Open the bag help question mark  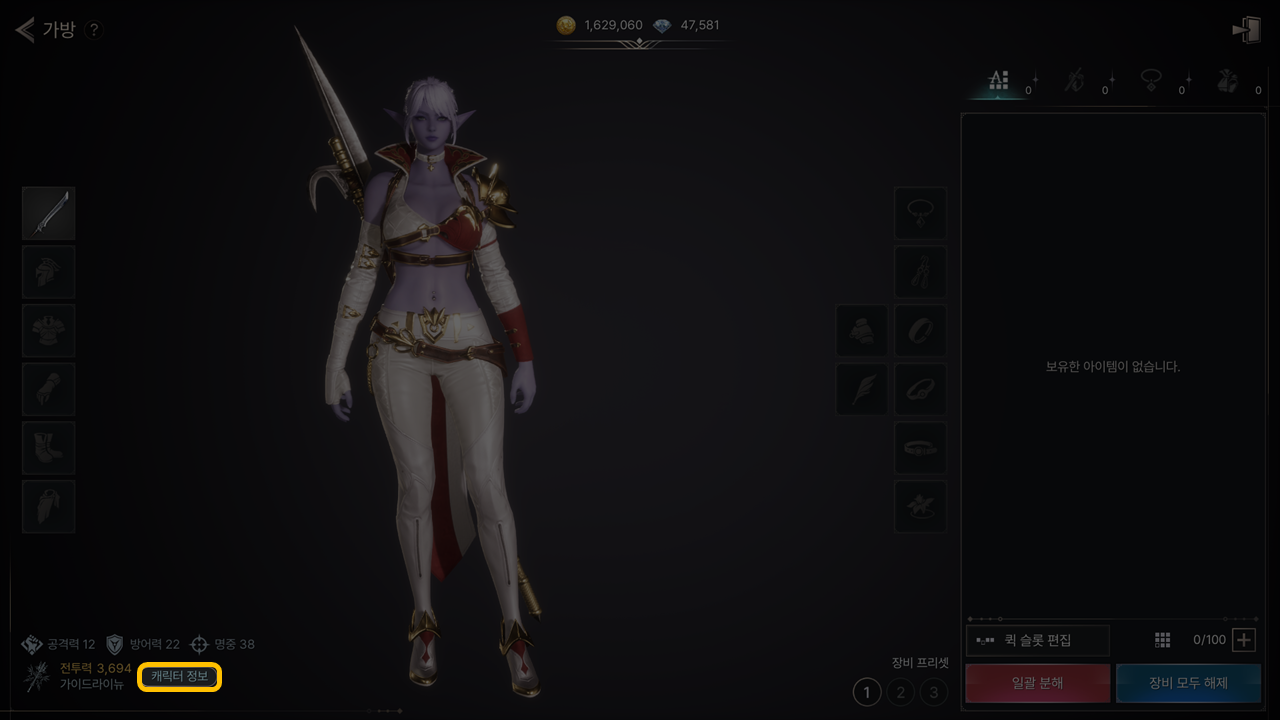(x=93, y=30)
